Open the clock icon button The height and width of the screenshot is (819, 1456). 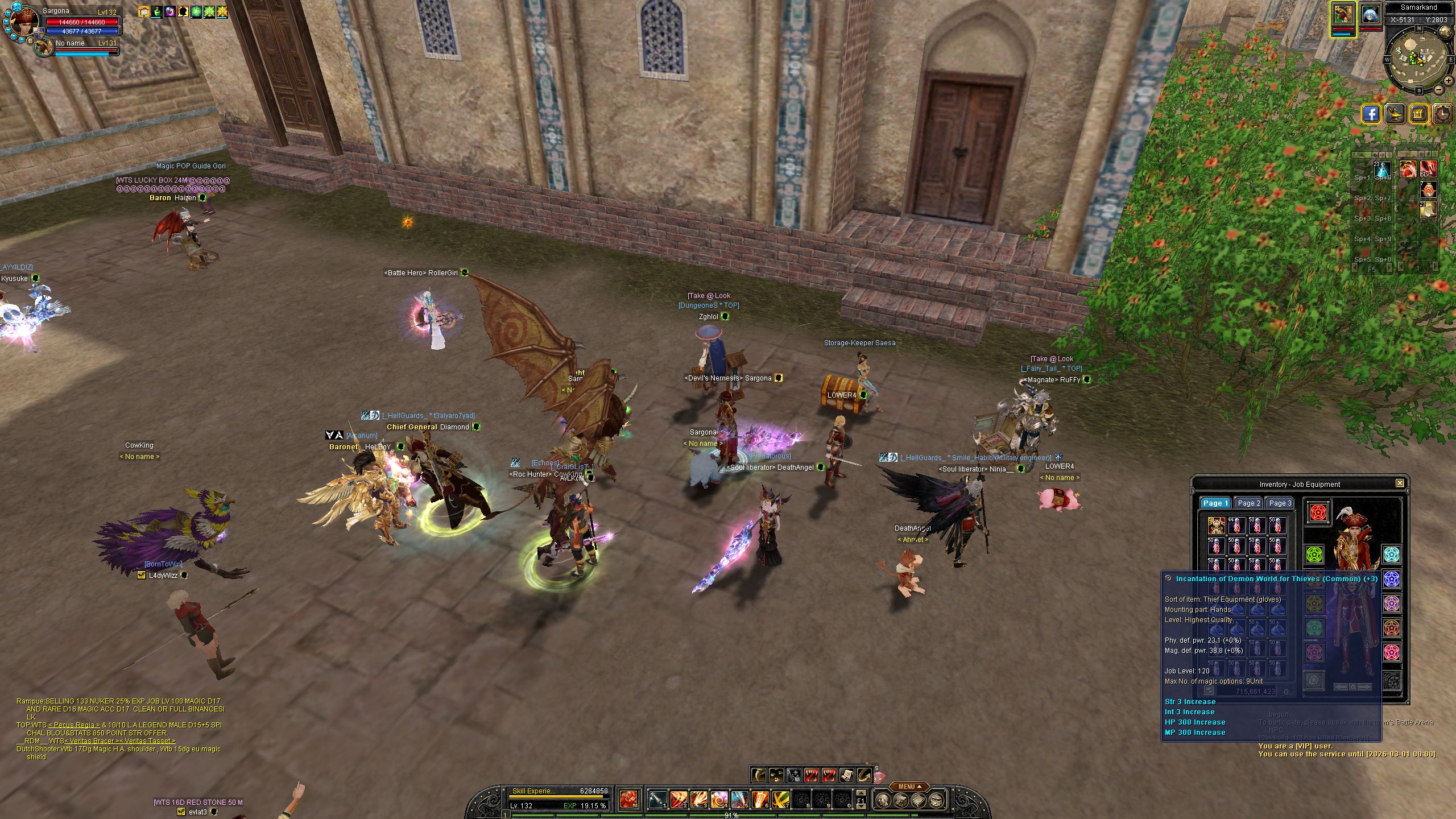pyautogui.click(x=1443, y=114)
